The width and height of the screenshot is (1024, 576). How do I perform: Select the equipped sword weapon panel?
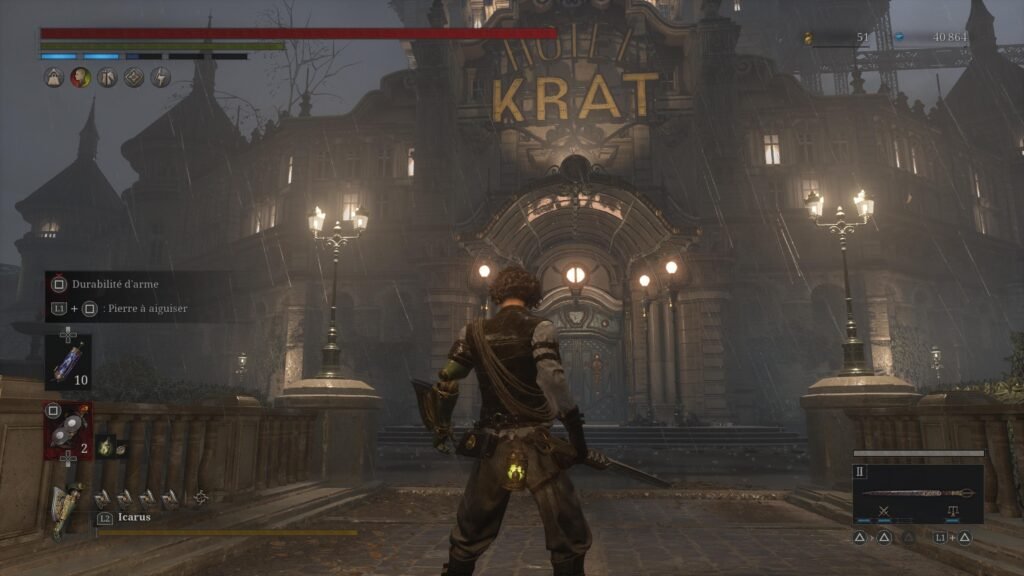click(918, 494)
